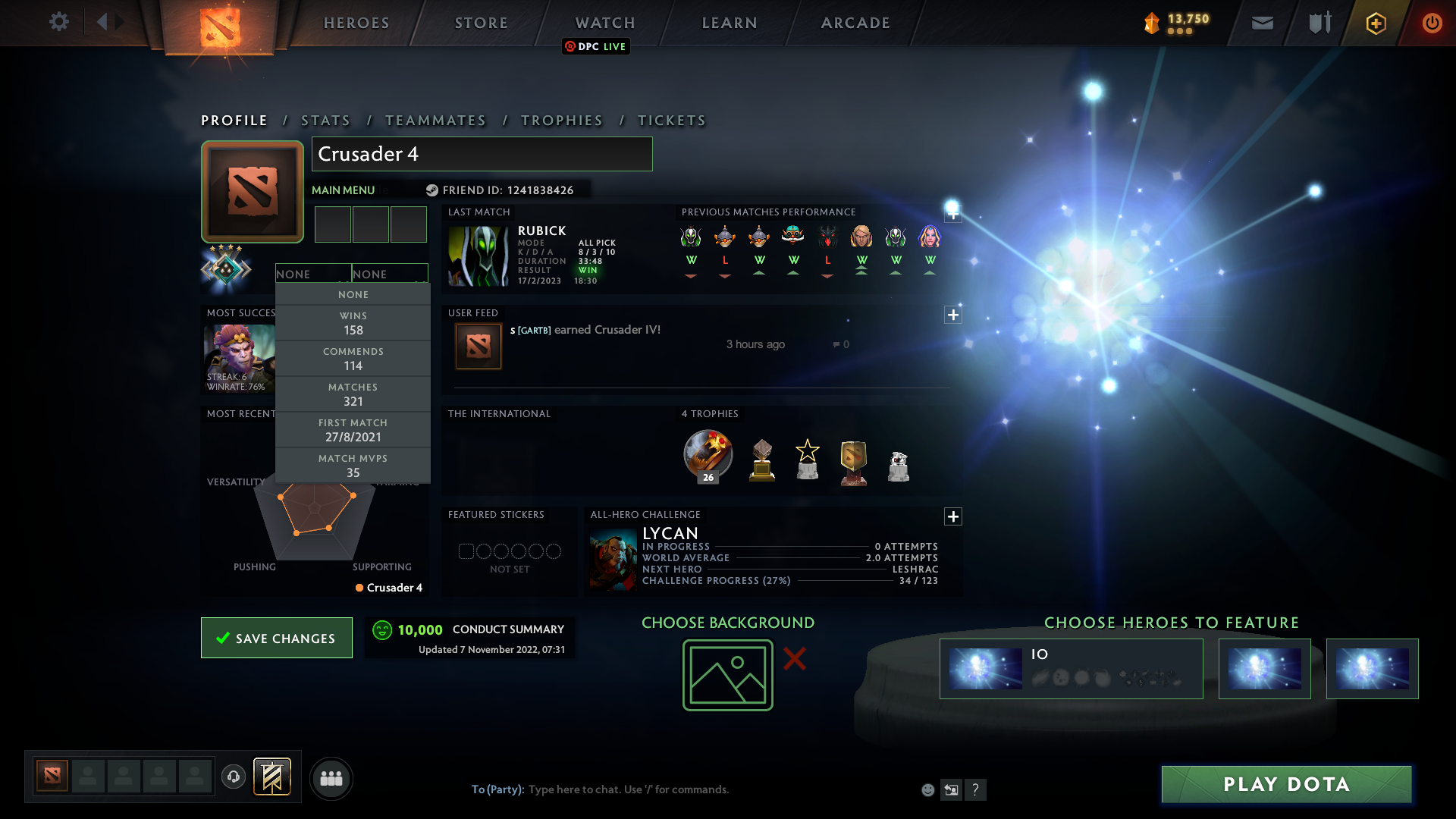
Task: Open the second NONE stat dropdown
Action: pyautogui.click(x=390, y=274)
